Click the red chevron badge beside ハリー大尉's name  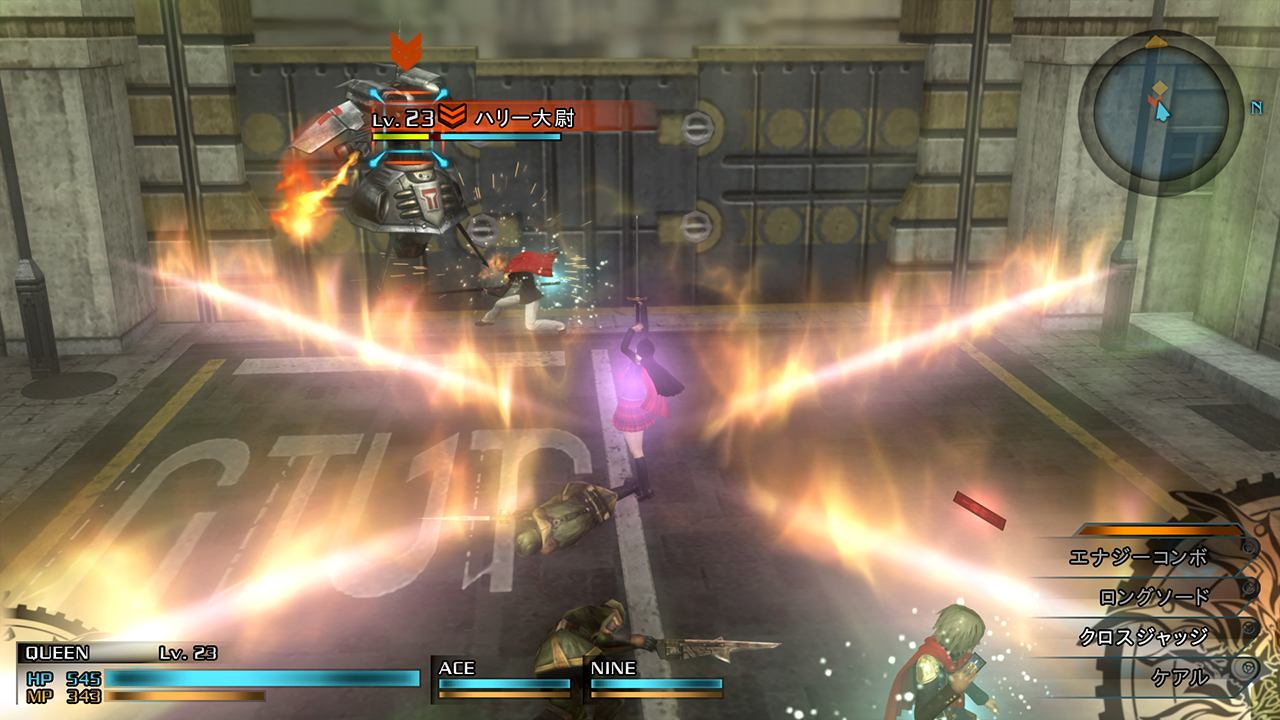pos(452,115)
